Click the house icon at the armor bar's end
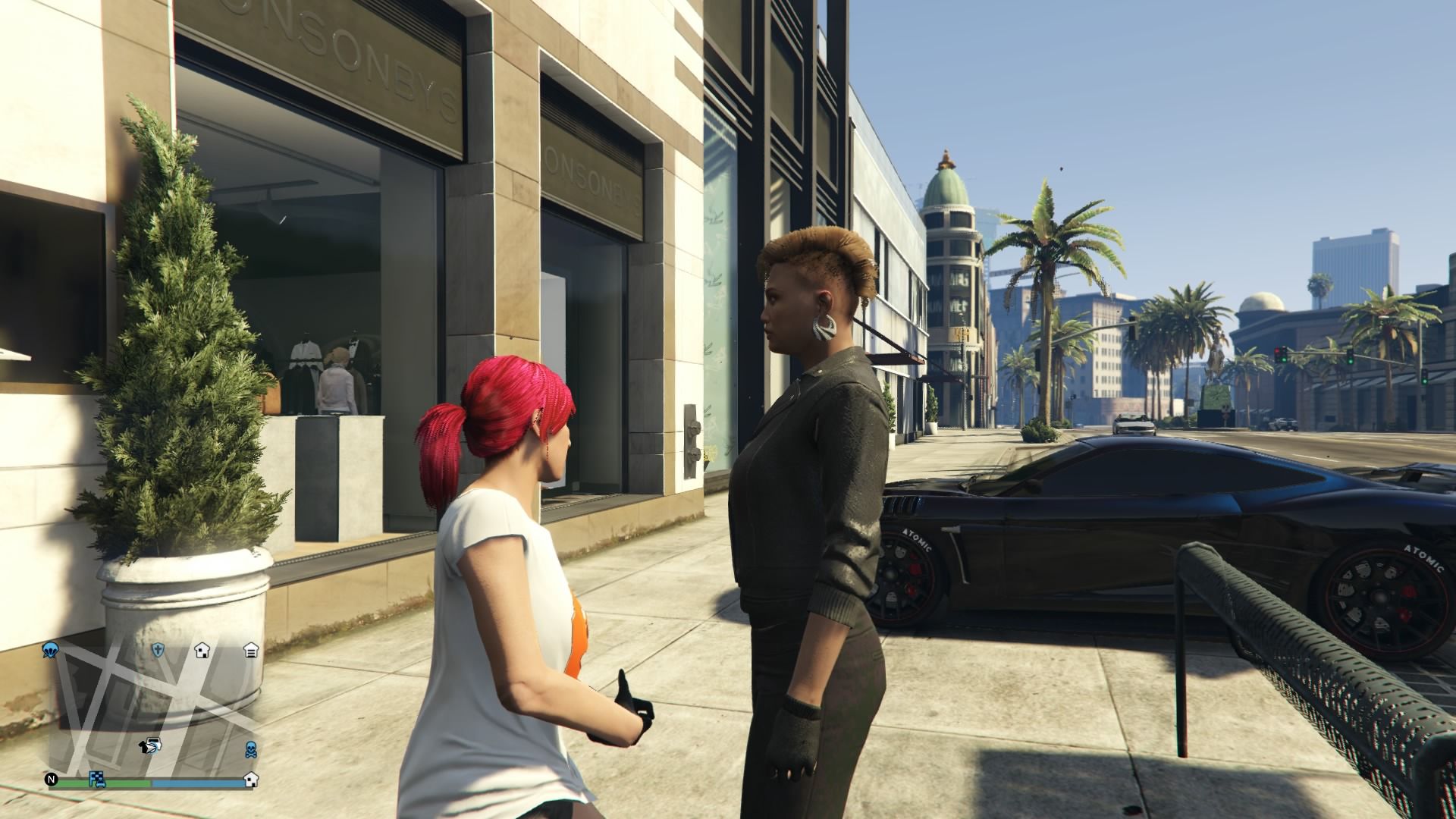The height and width of the screenshot is (819, 1456). [x=251, y=781]
